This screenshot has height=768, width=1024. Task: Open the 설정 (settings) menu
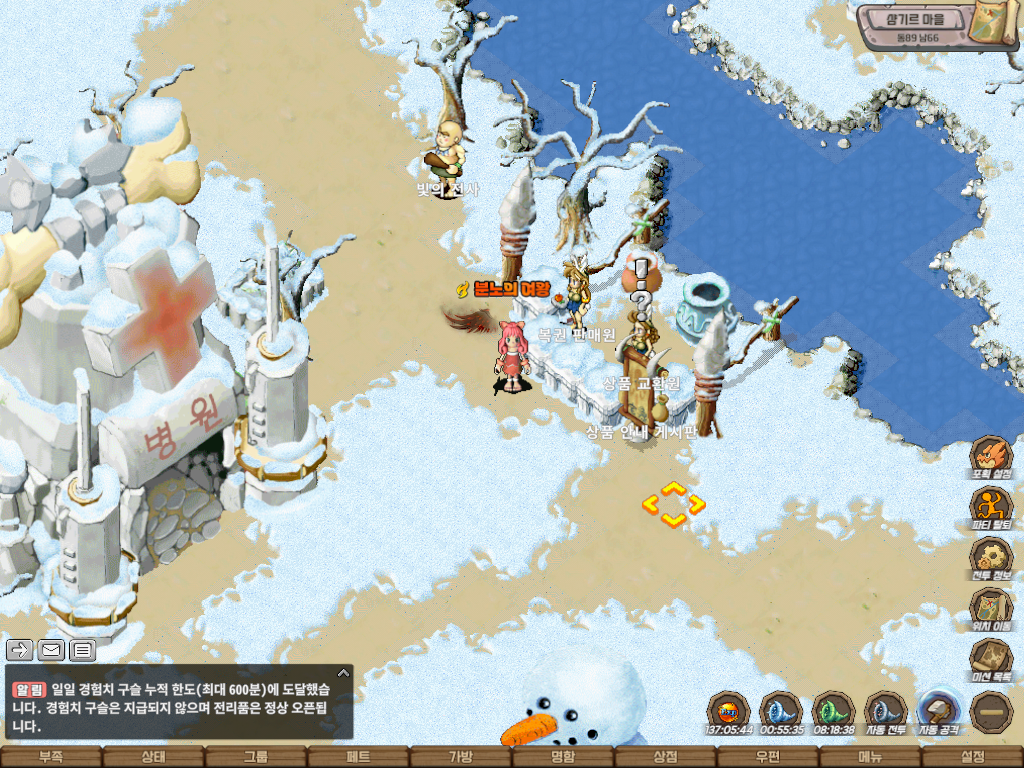pyautogui.click(x=972, y=757)
